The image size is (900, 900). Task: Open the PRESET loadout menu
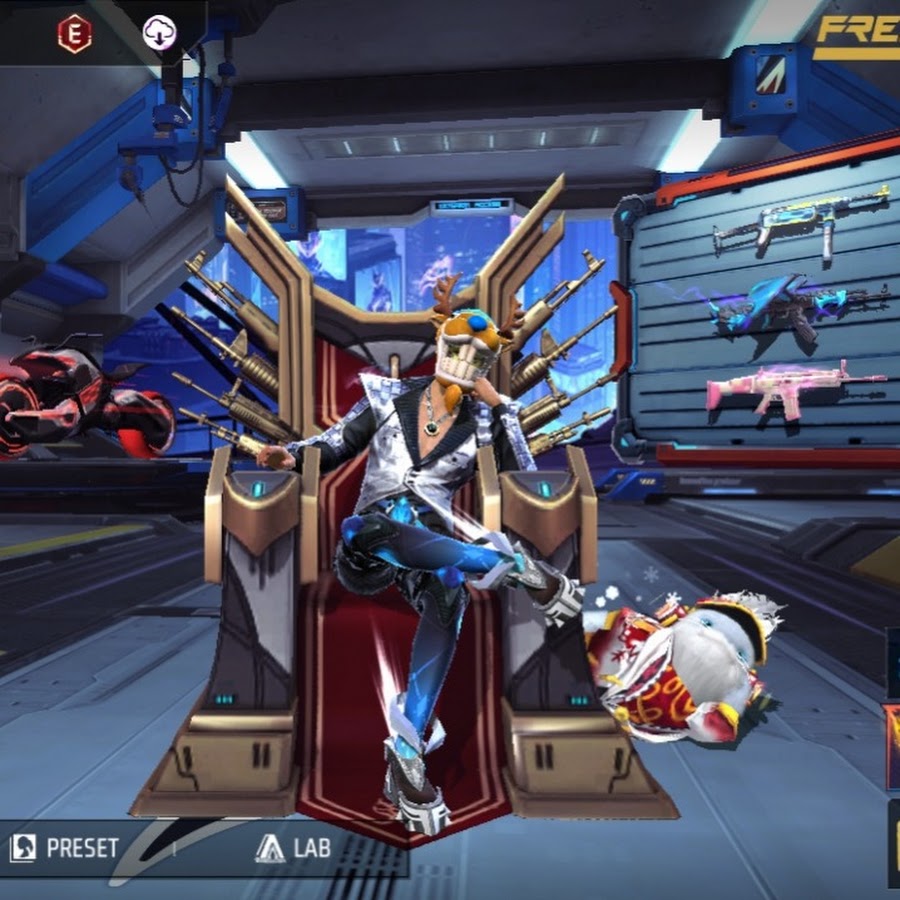(65, 849)
